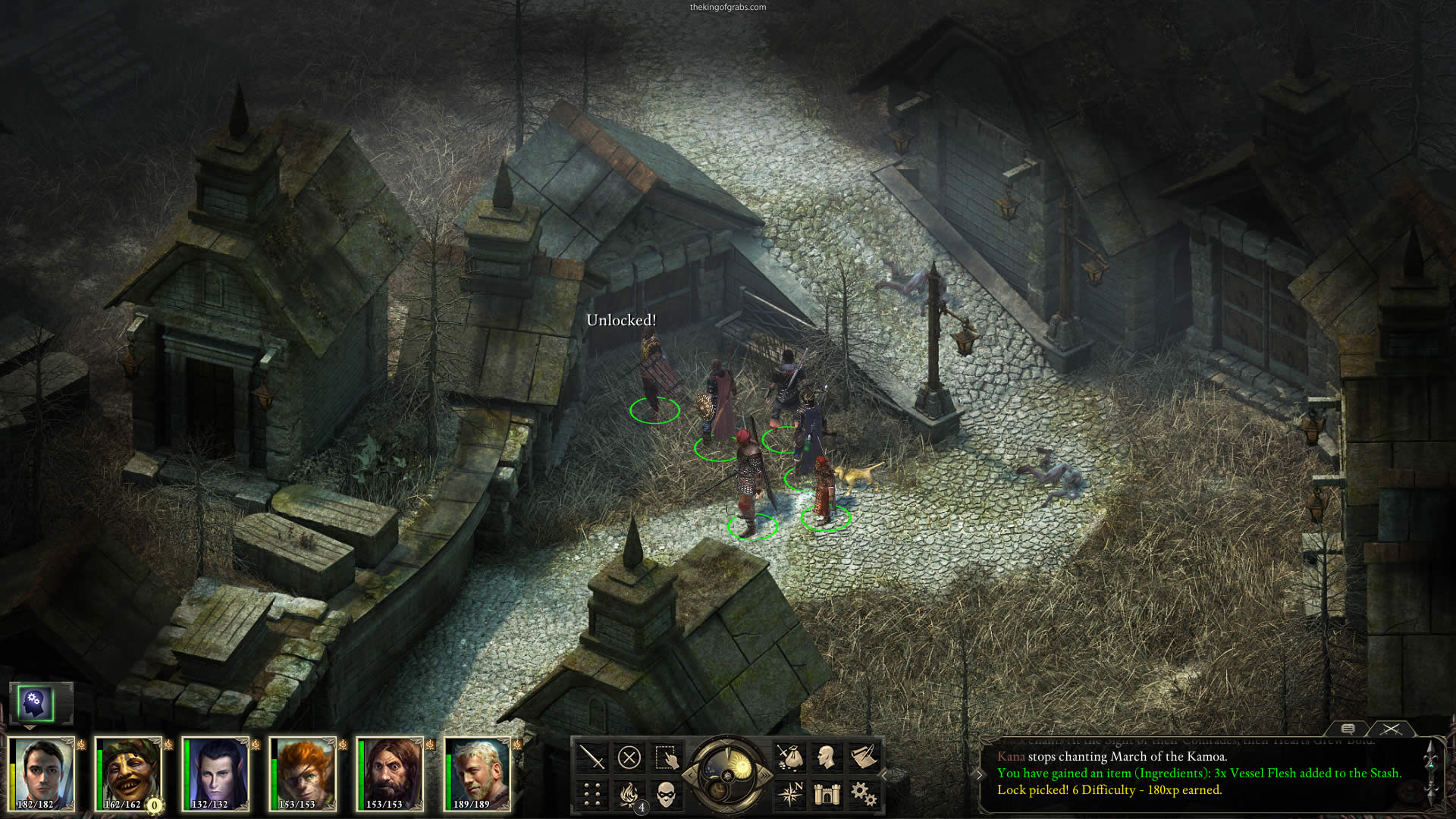Open the inventory bag icon
Viewport: 1456px width, 819px height.
789,757
